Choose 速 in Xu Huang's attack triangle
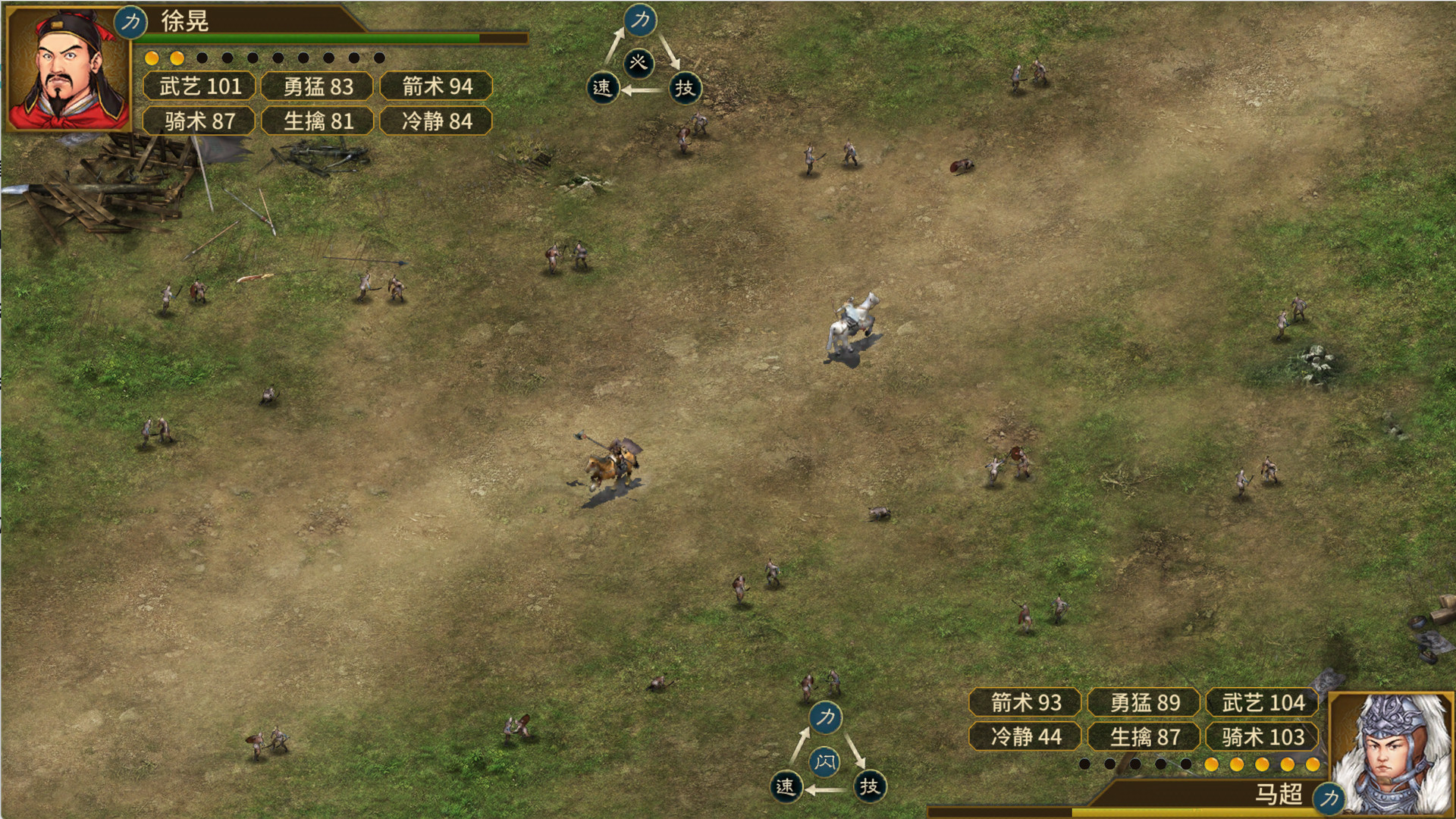1456x819 pixels. point(602,88)
